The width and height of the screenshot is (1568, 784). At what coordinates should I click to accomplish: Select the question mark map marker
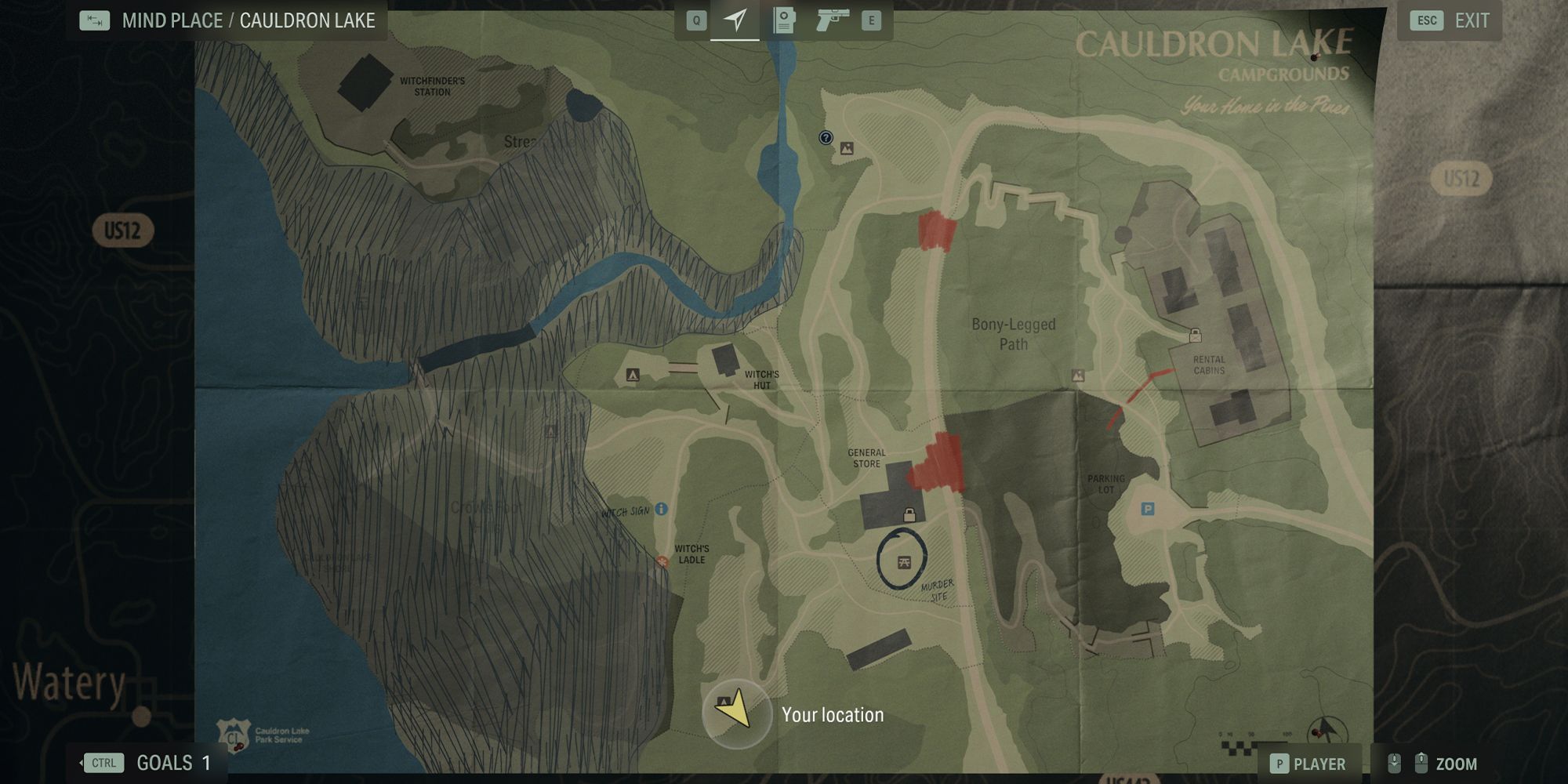click(x=826, y=138)
